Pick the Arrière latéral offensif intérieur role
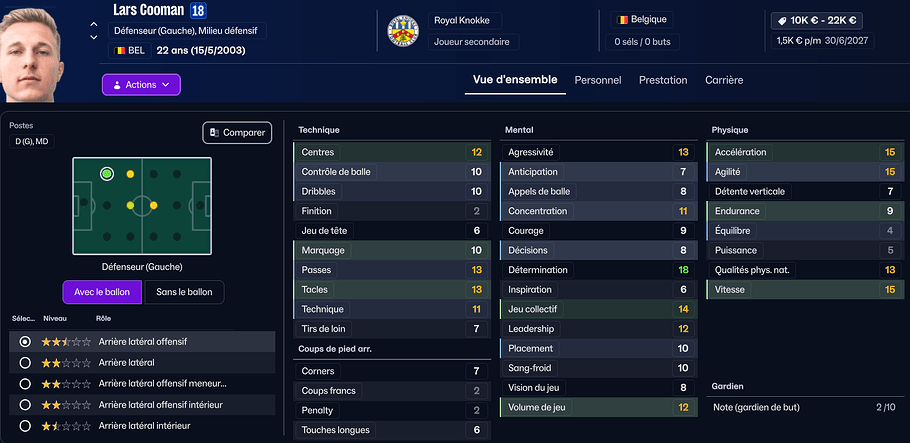910x443 pixels. tap(25, 405)
